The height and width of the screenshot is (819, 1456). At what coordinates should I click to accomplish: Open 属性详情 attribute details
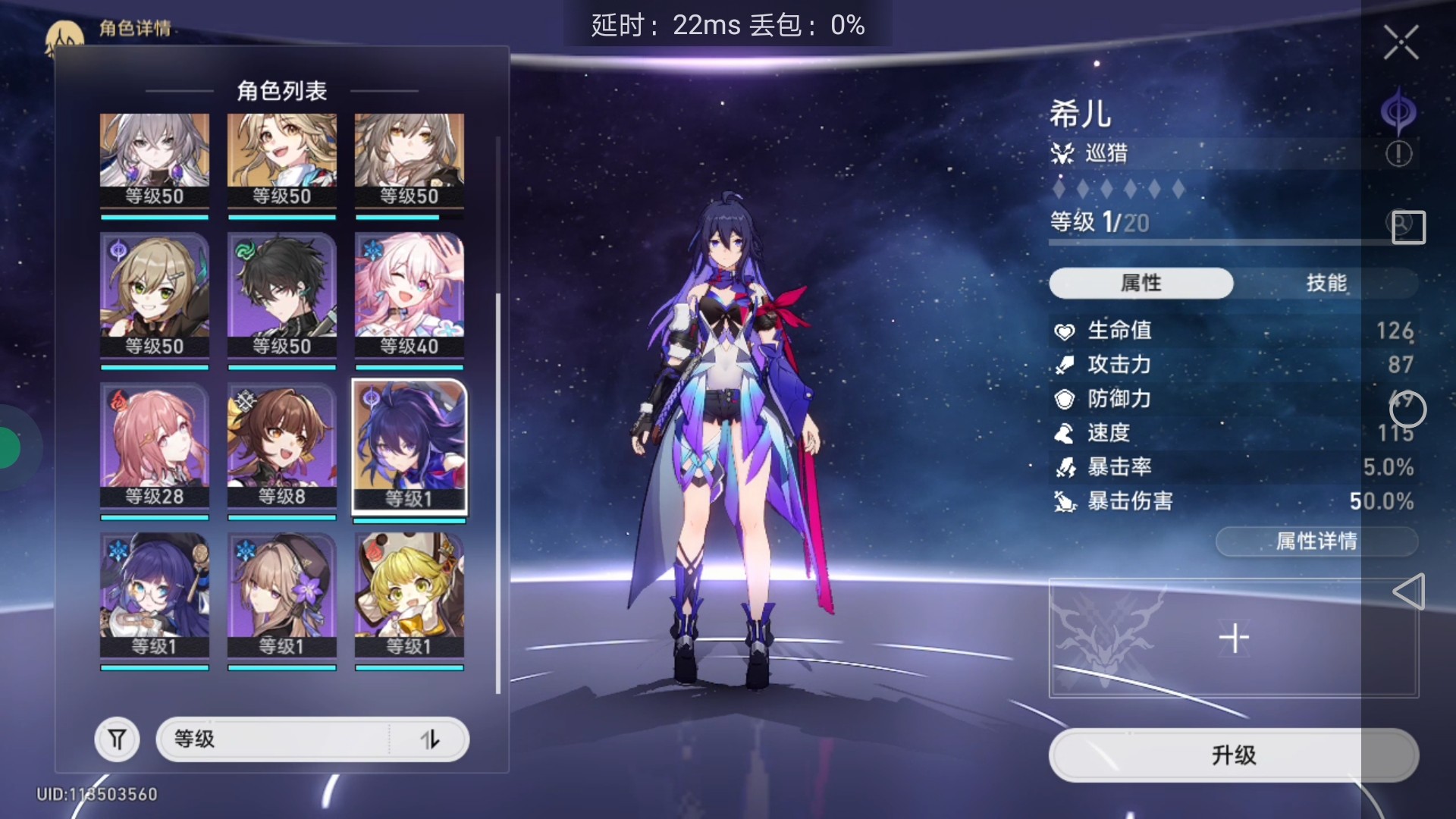[x=1316, y=541]
